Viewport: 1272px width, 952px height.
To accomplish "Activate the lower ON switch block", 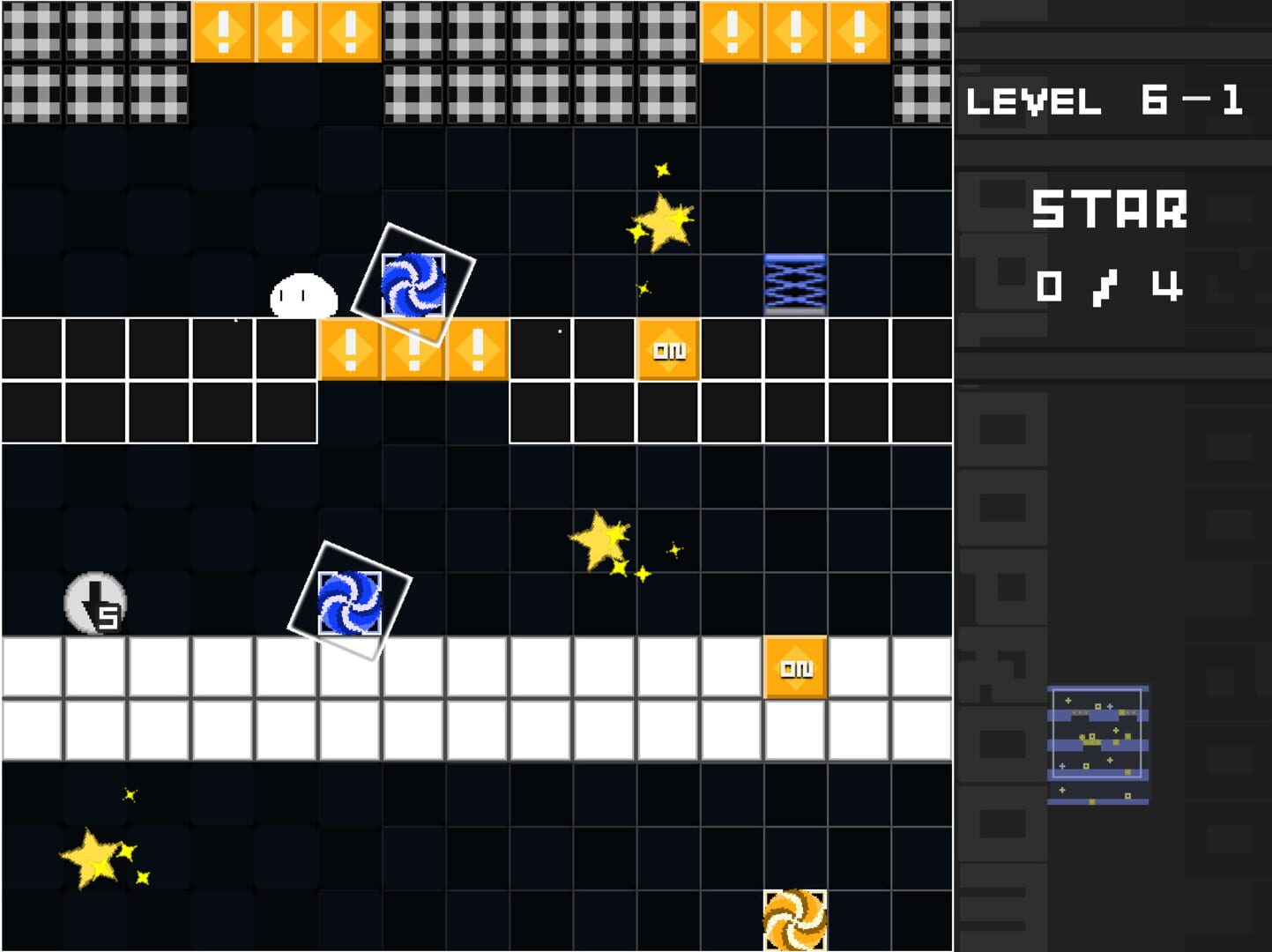I will click(x=794, y=669).
